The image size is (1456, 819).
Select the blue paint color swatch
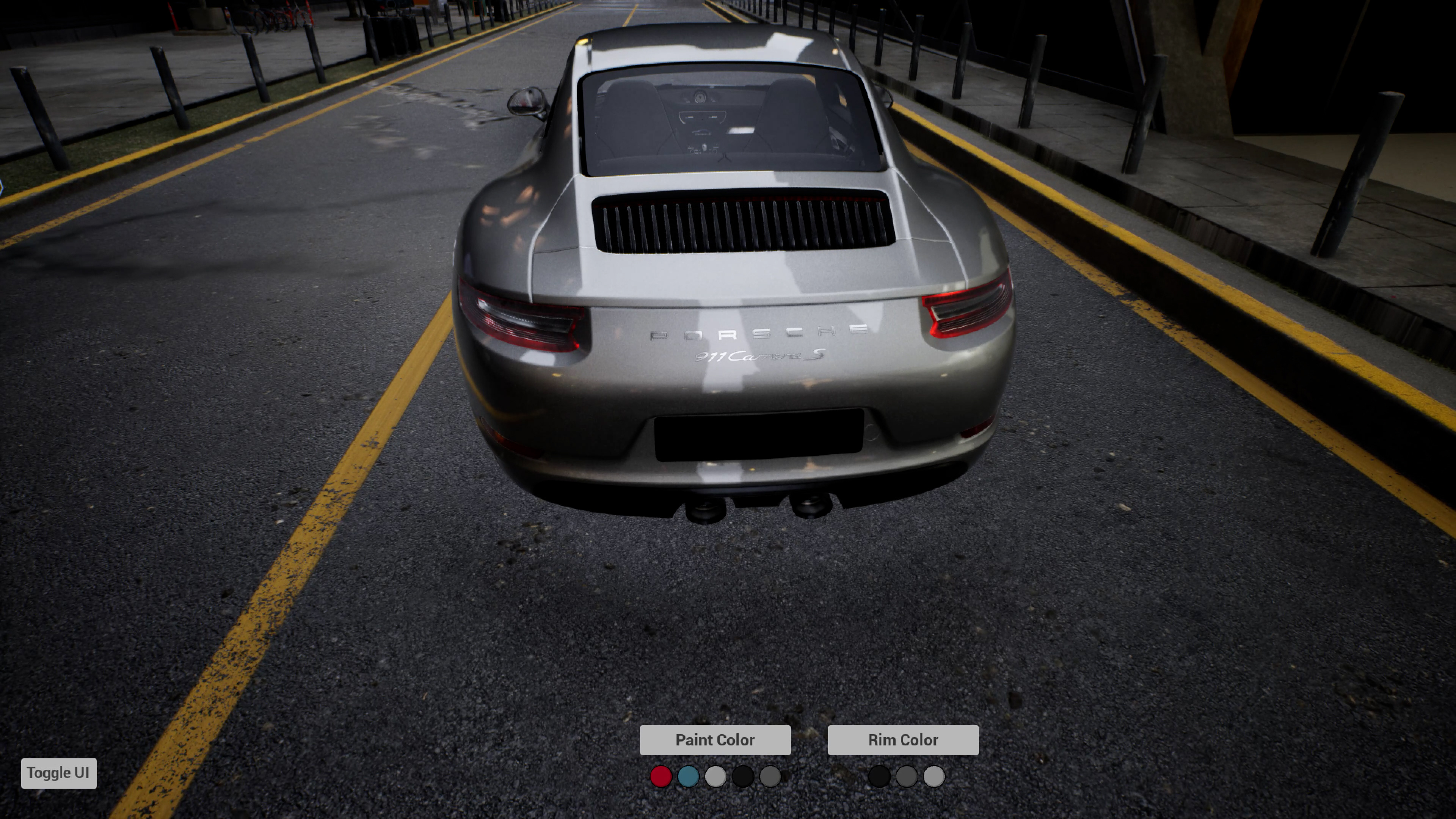coord(688,776)
